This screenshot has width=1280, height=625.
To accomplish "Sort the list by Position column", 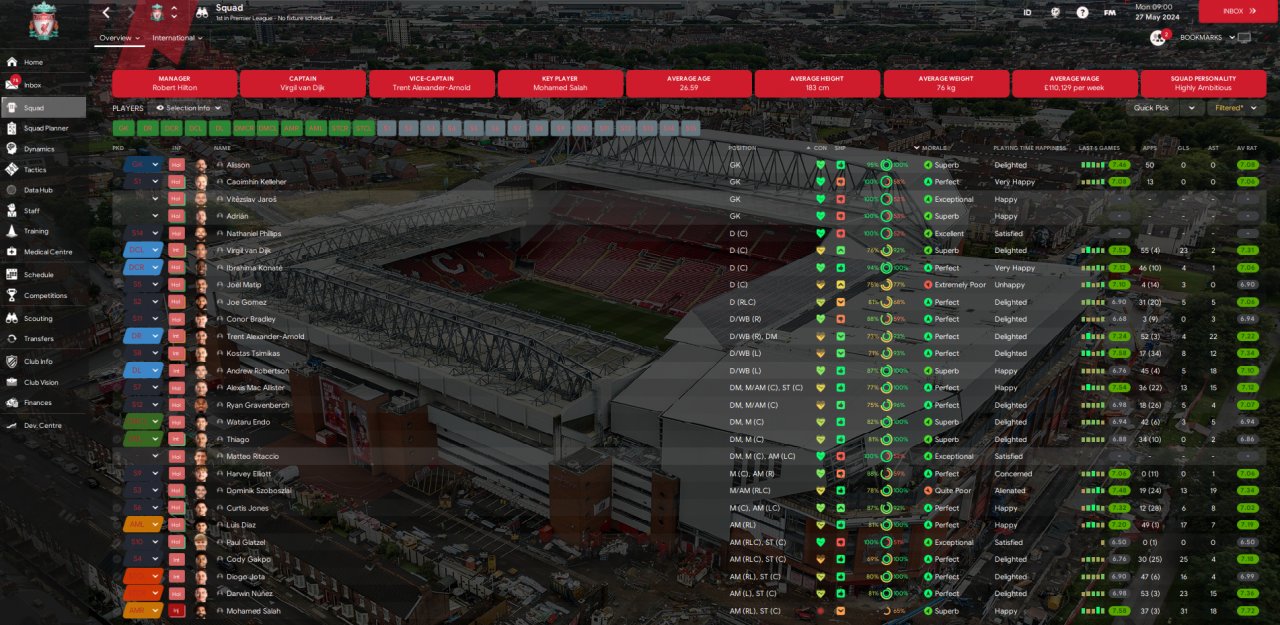I will (x=743, y=148).
